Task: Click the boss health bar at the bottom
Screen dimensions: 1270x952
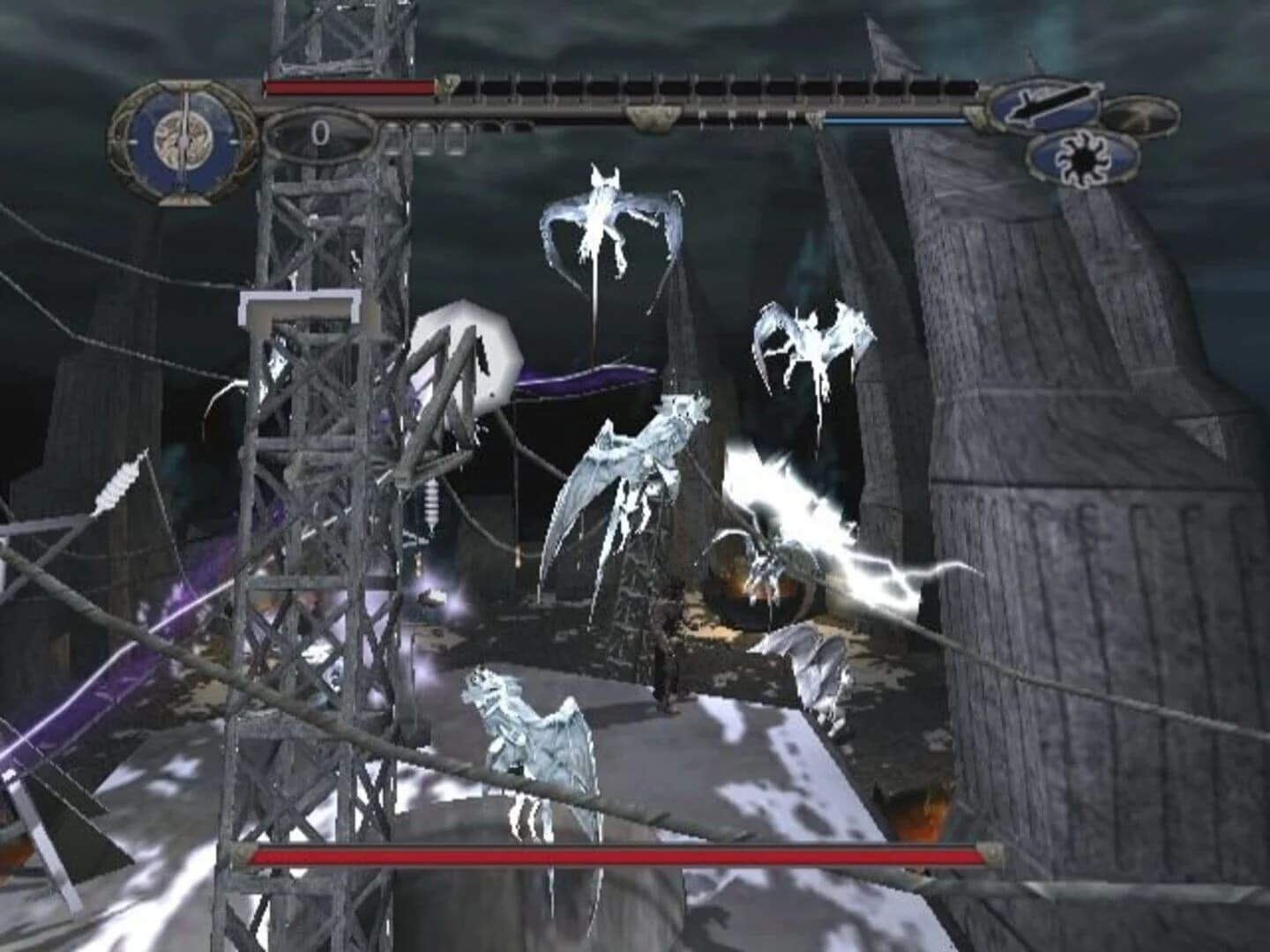Action: pyautogui.click(x=617, y=855)
